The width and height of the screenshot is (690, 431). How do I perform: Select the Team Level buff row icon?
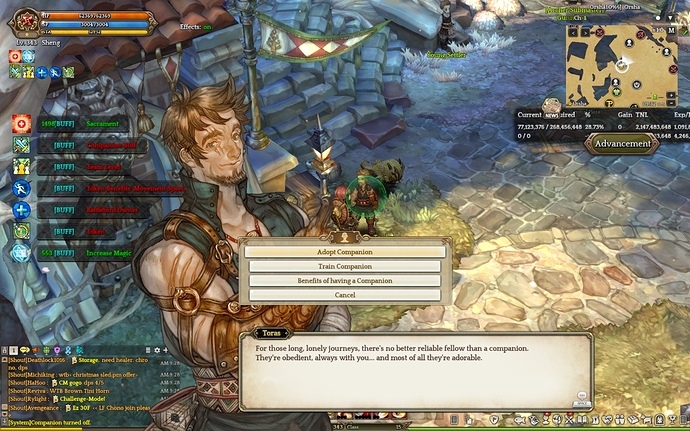pos(21,167)
